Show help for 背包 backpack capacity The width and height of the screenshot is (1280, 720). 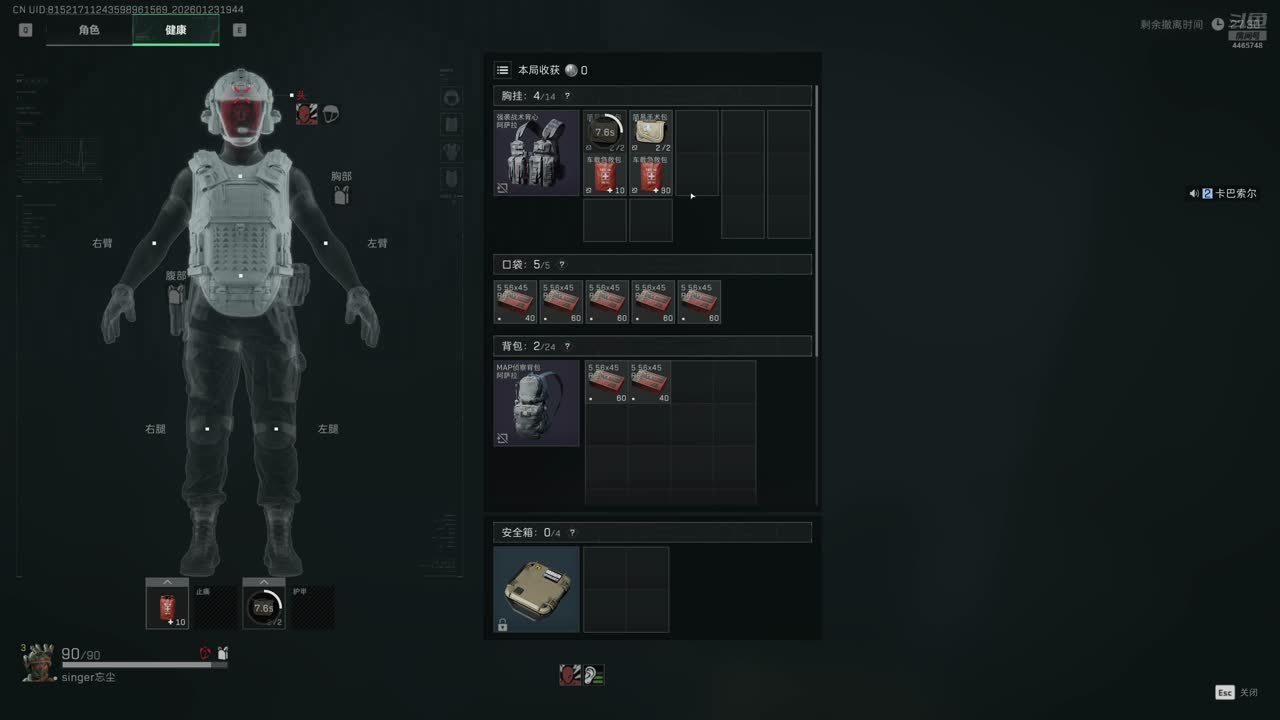[567, 347]
